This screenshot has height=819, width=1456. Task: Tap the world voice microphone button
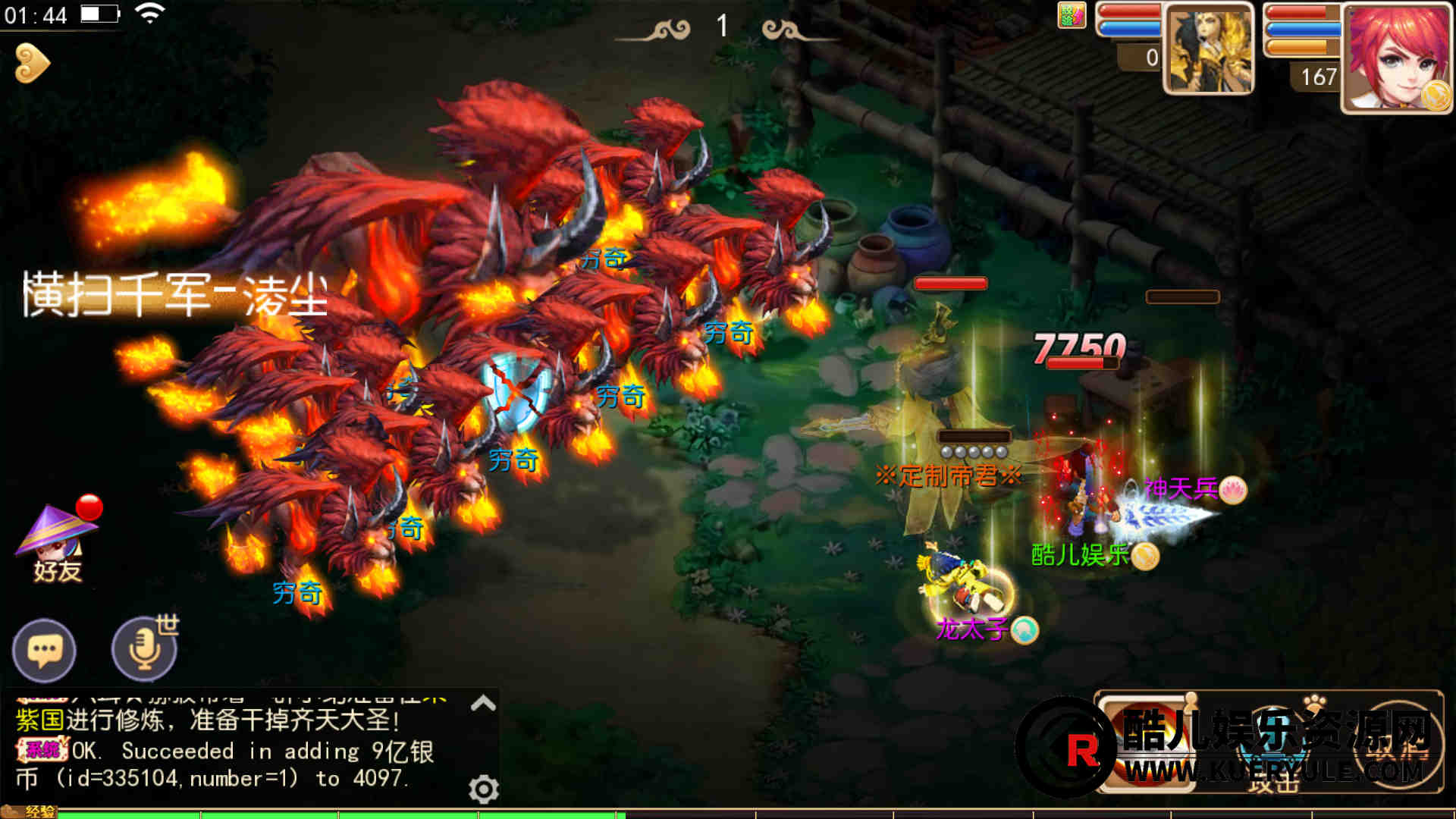click(144, 649)
